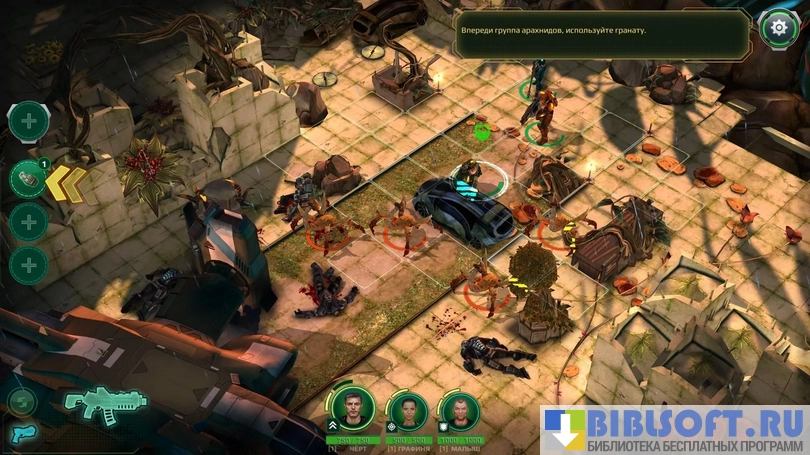Click the hexagonal plus slot above the grenade
This screenshot has width=810, height=455.
(x=28, y=122)
